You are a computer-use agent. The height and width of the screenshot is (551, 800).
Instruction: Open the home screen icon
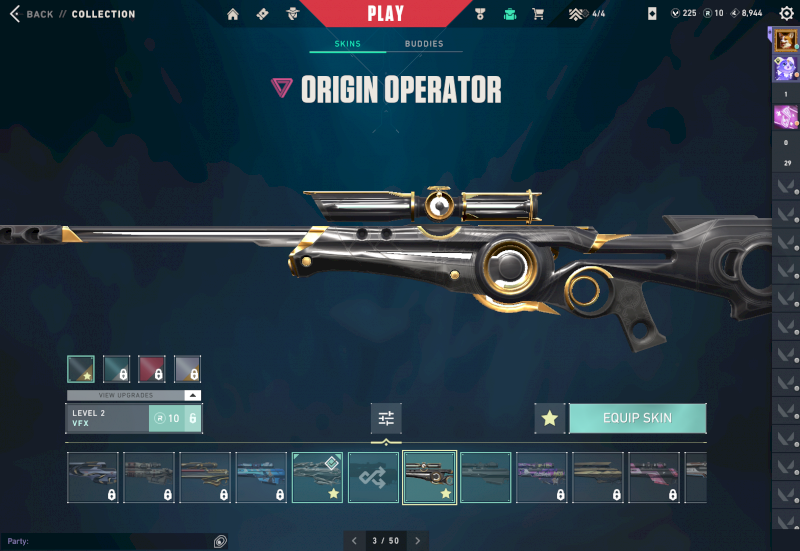tap(233, 14)
